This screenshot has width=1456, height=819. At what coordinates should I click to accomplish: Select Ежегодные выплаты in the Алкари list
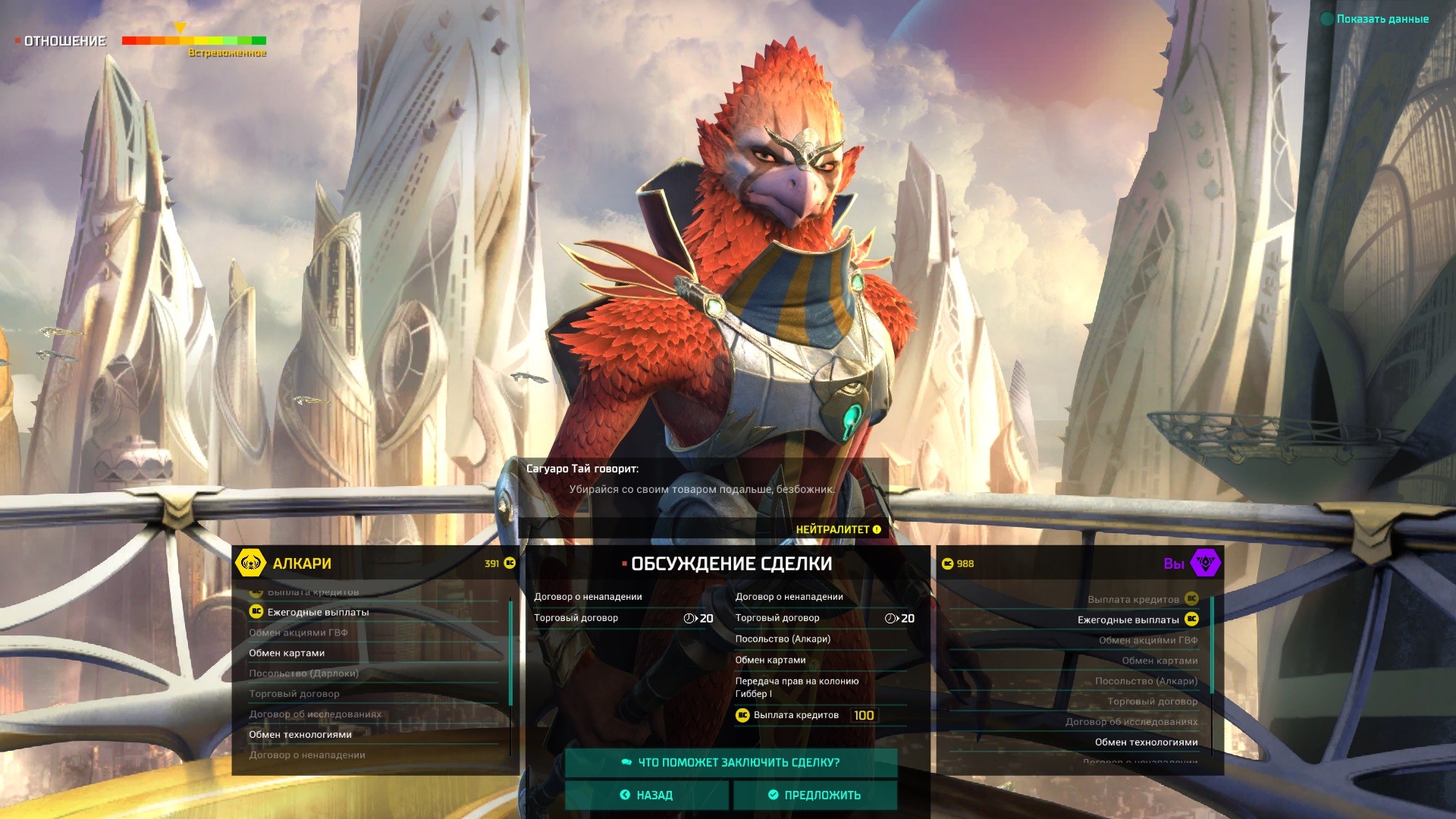[318, 612]
